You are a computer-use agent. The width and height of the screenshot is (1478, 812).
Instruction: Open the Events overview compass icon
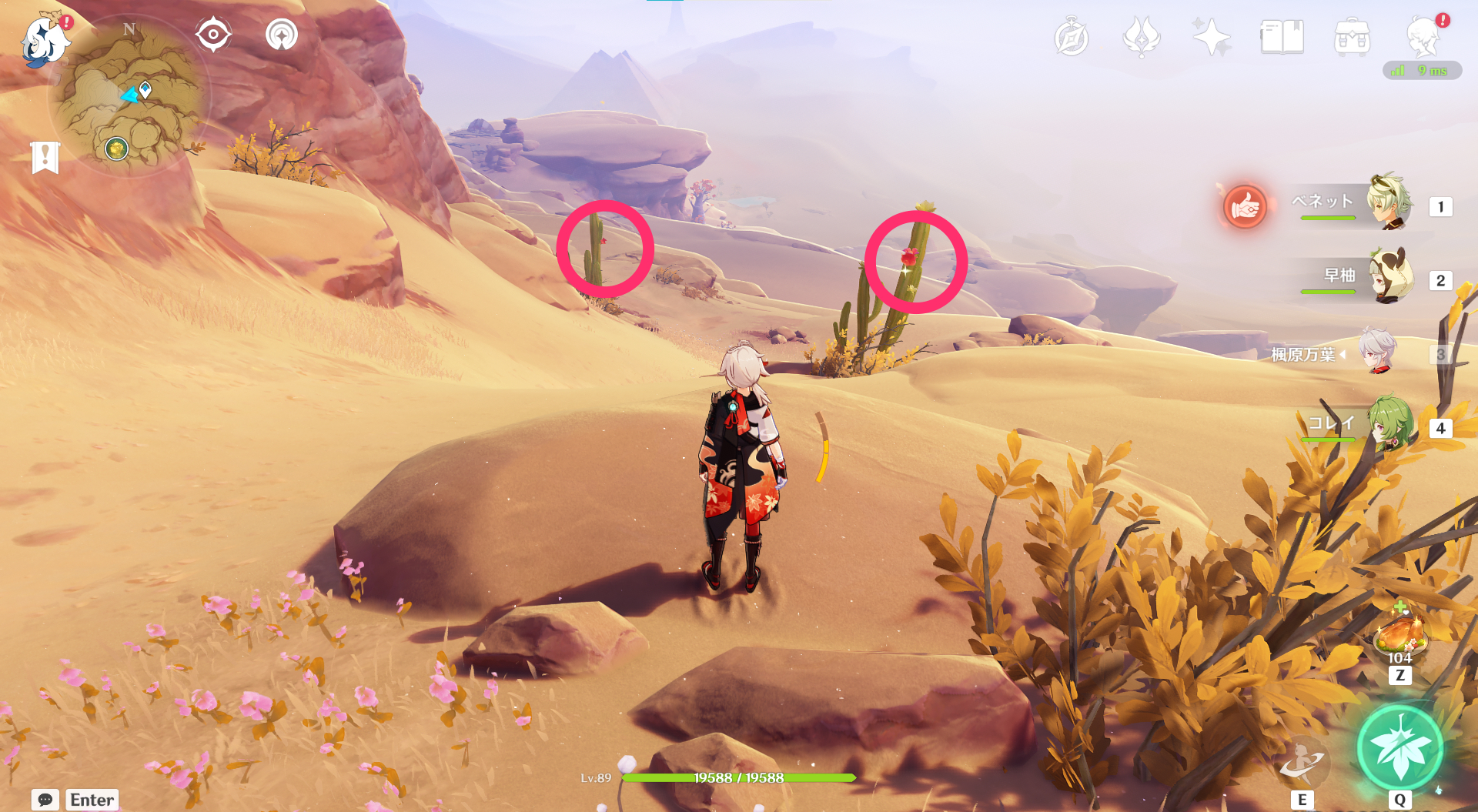[x=1072, y=35]
